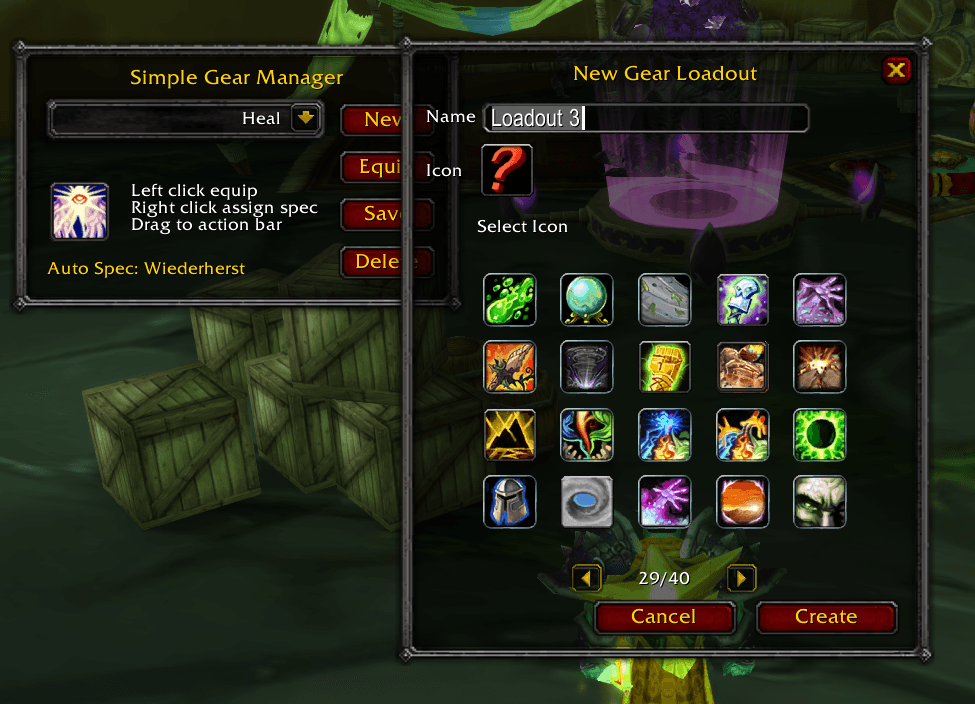Click the loadout Name text field
The image size is (975, 704).
pos(645,118)
